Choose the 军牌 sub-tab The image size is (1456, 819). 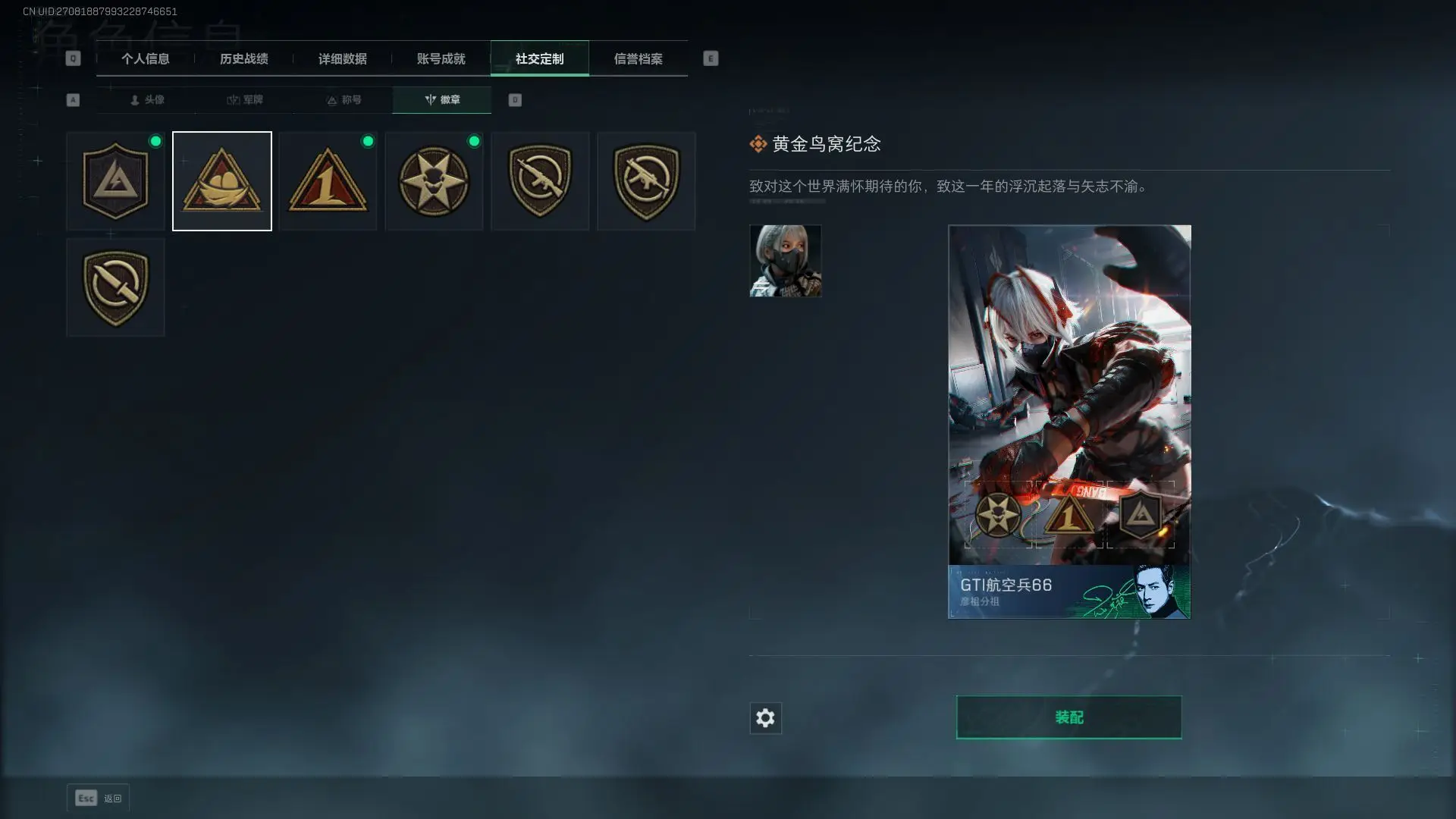click(x=245, y=100)
